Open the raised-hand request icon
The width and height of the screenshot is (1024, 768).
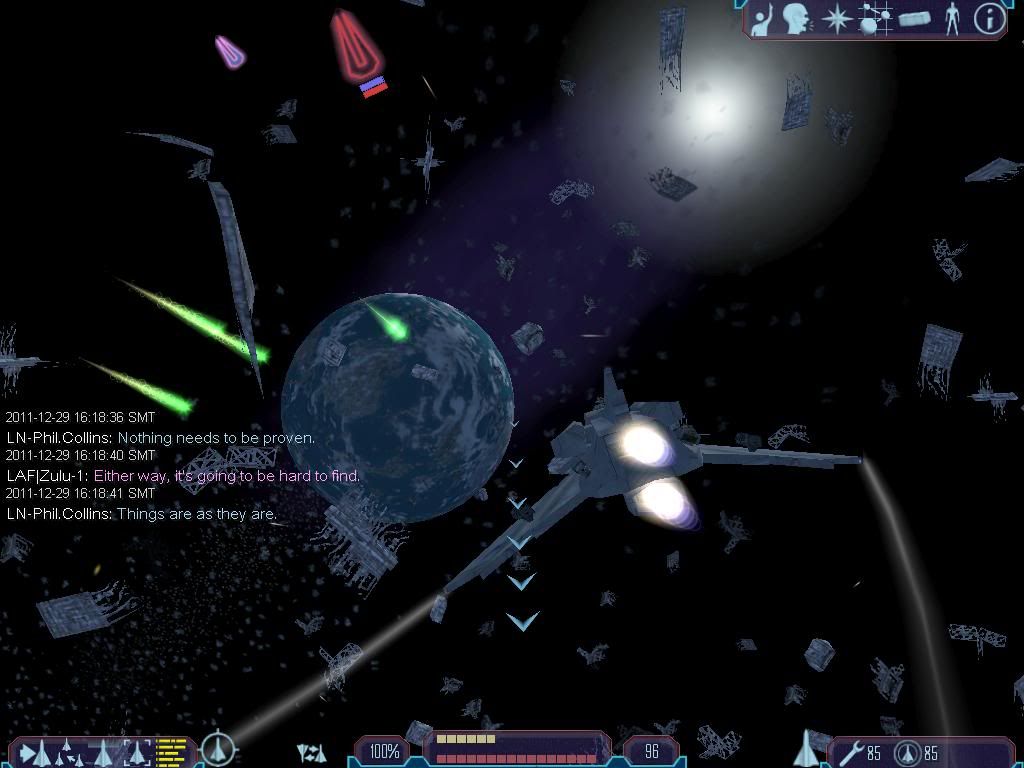click(765, 19)
